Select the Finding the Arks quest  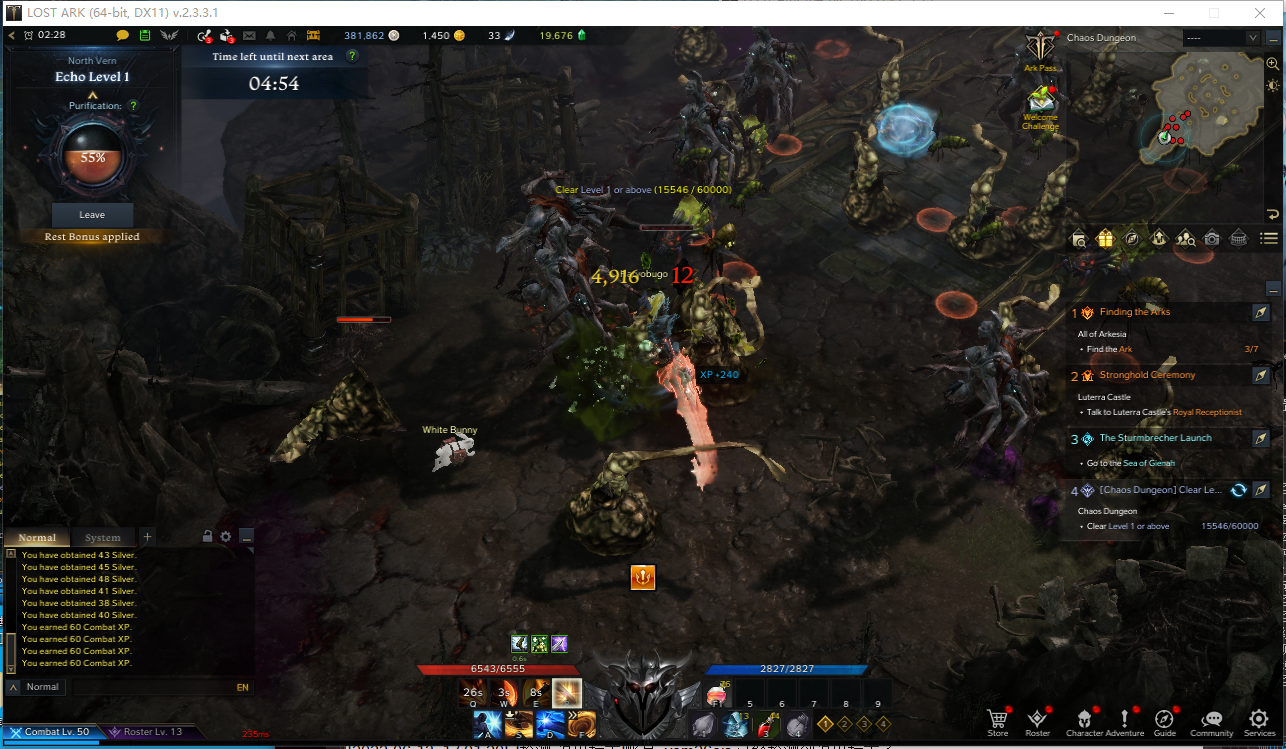pyautogui.click(x=1134, y=312)
